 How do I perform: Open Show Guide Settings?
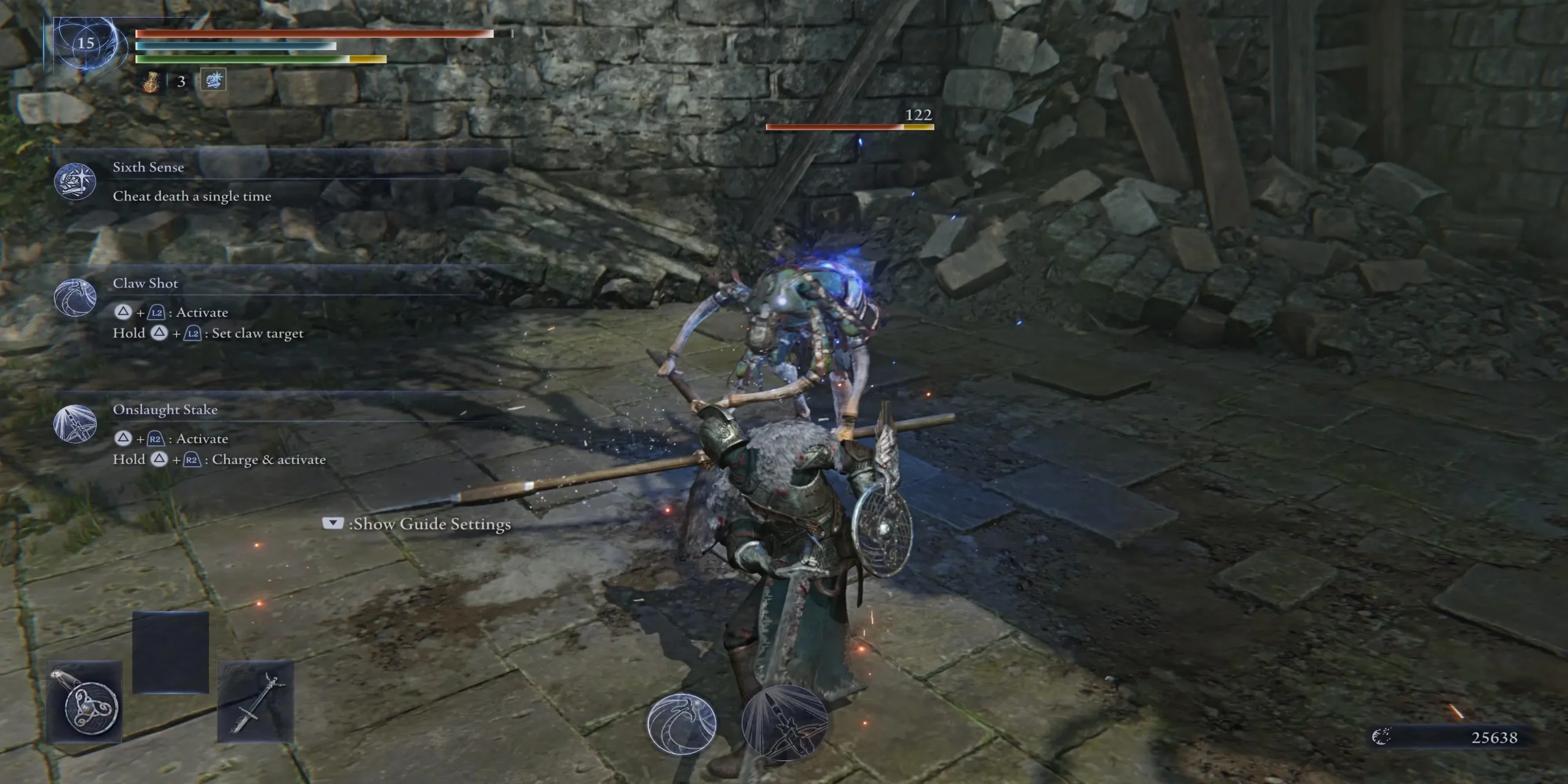pos(417,524)
